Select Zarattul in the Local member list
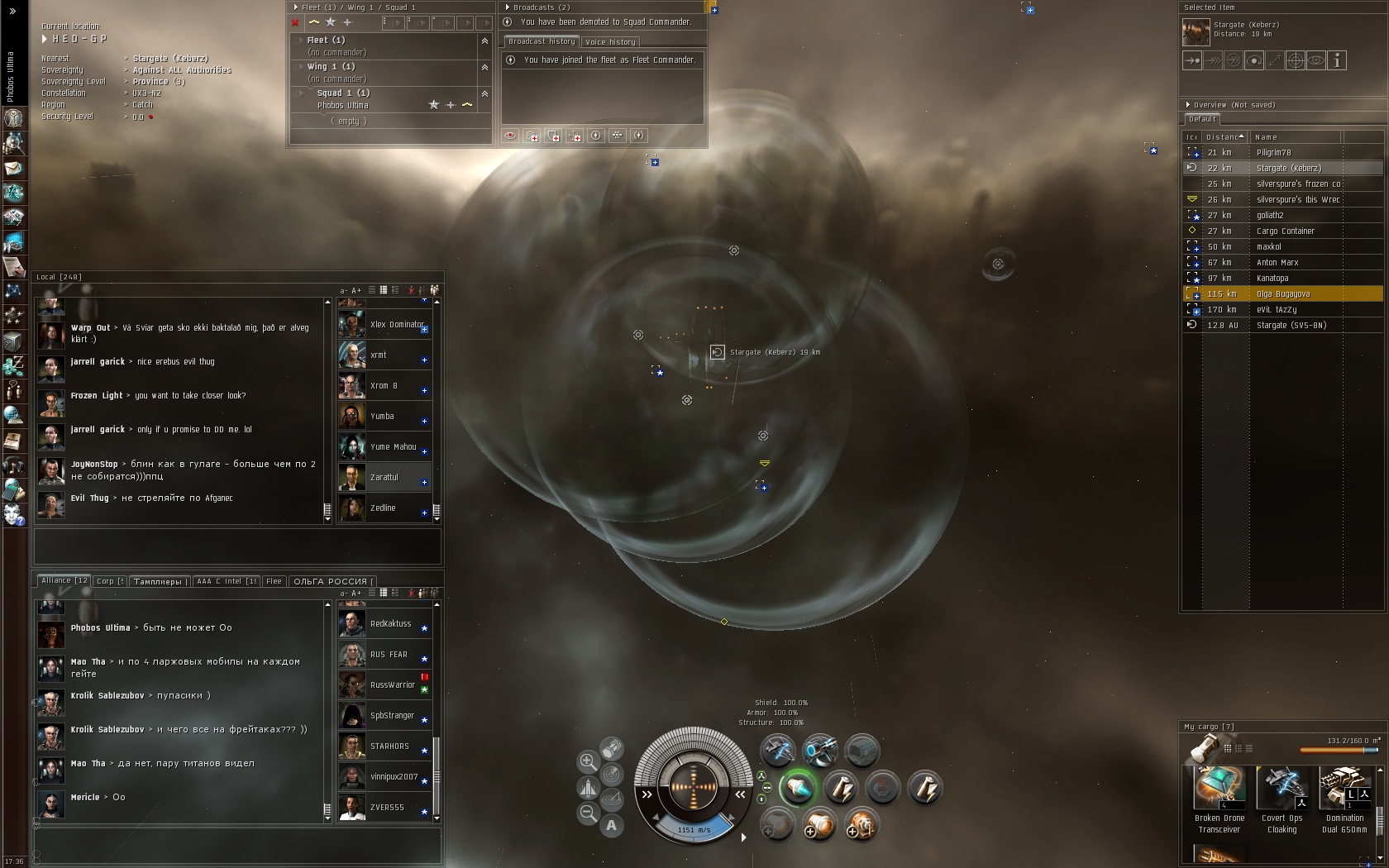Screen dimensions: 1389x868 384,477
